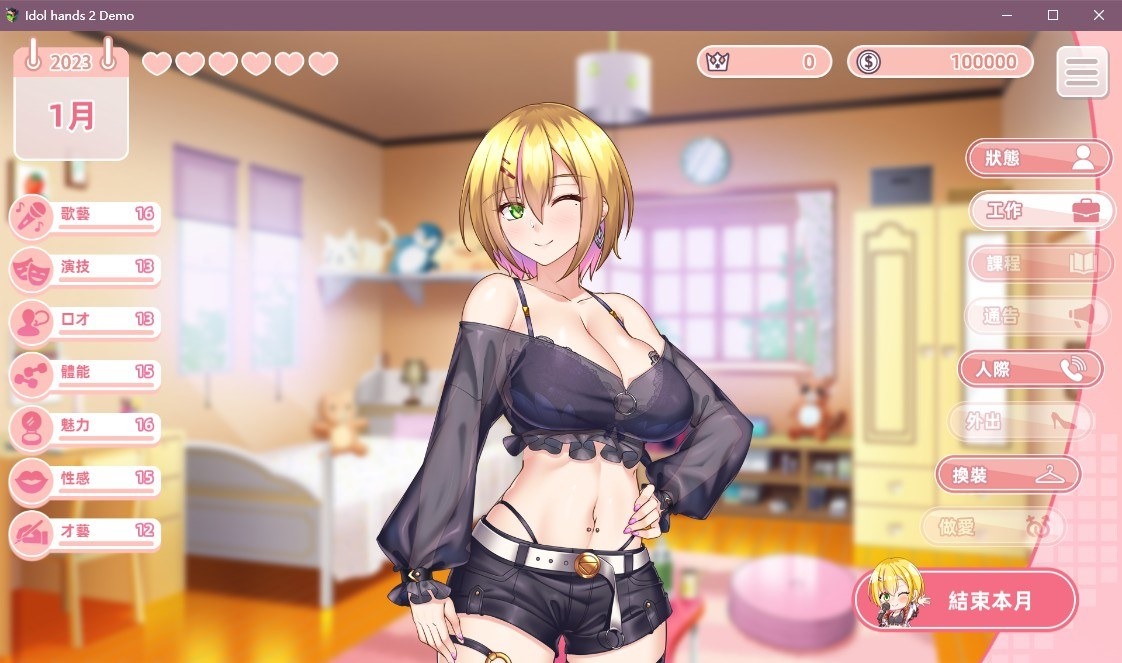
Task: Choose the 外出 go out button
Action: [1018, 421]
